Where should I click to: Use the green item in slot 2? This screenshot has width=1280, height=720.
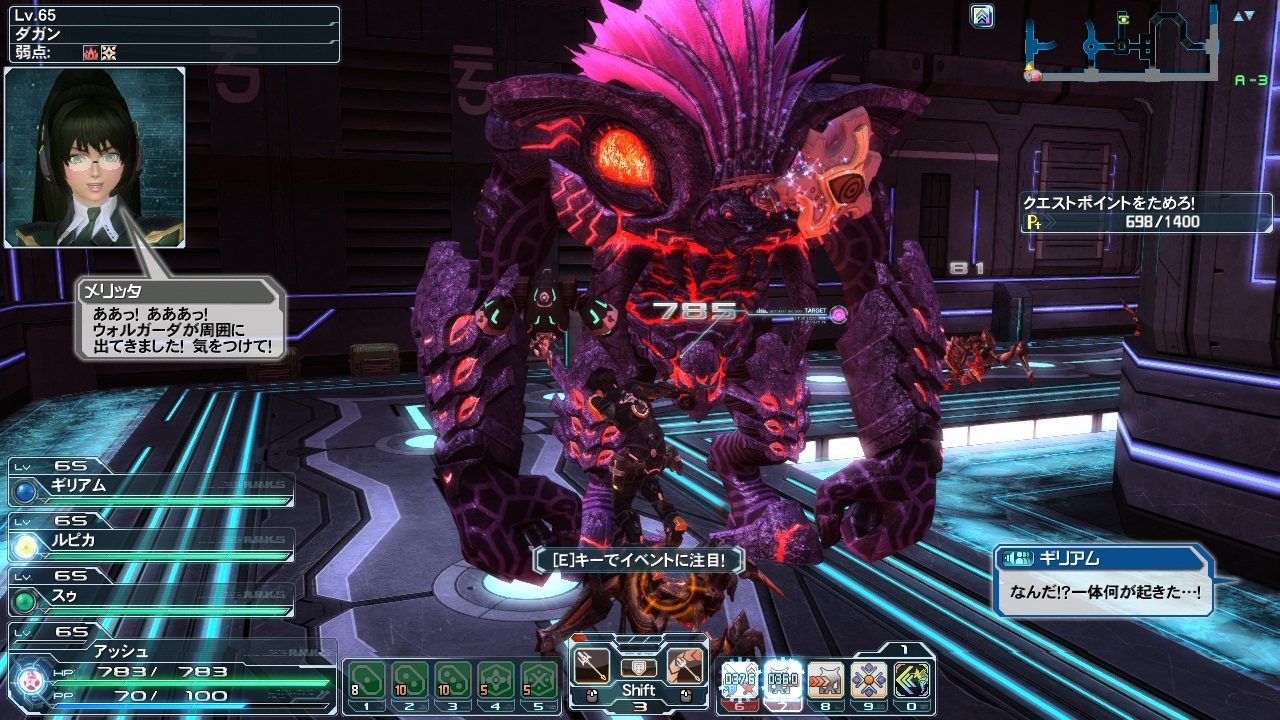(410, 680)
